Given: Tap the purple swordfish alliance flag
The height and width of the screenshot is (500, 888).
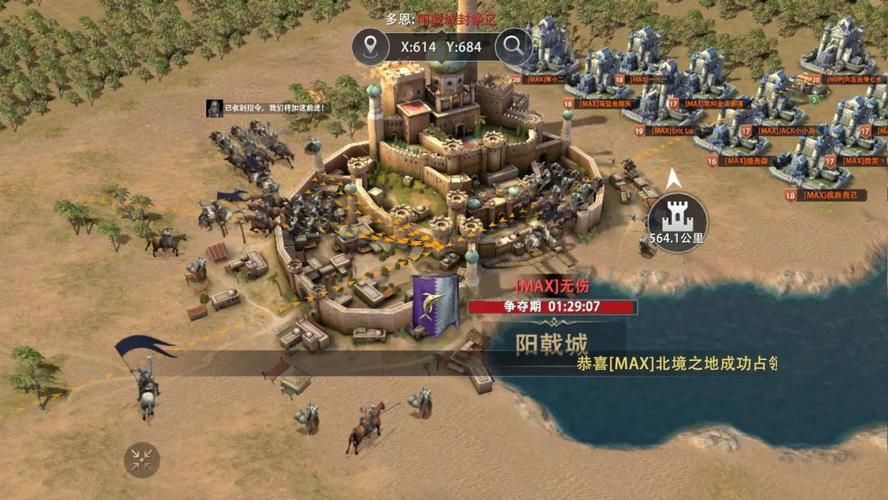Looking at the screenshot, I should [x=436, y=299].
